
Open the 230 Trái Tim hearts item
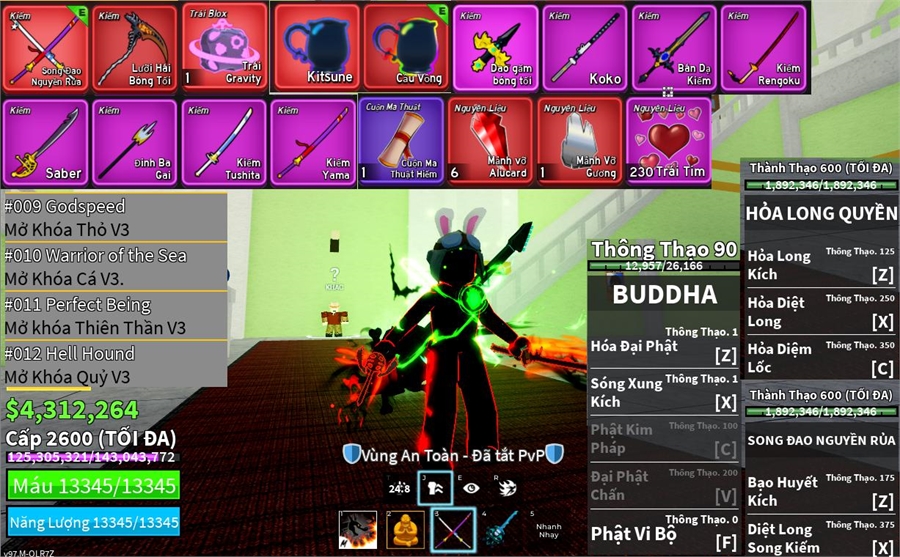[x=669, y=141]
